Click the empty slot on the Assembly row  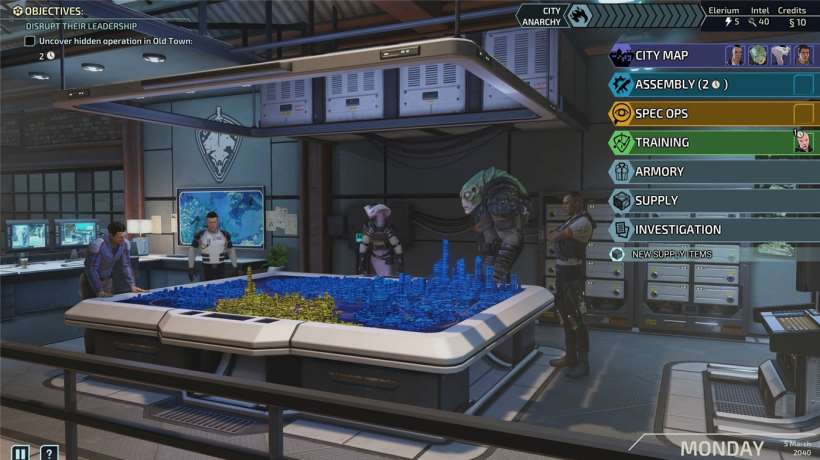804,85
